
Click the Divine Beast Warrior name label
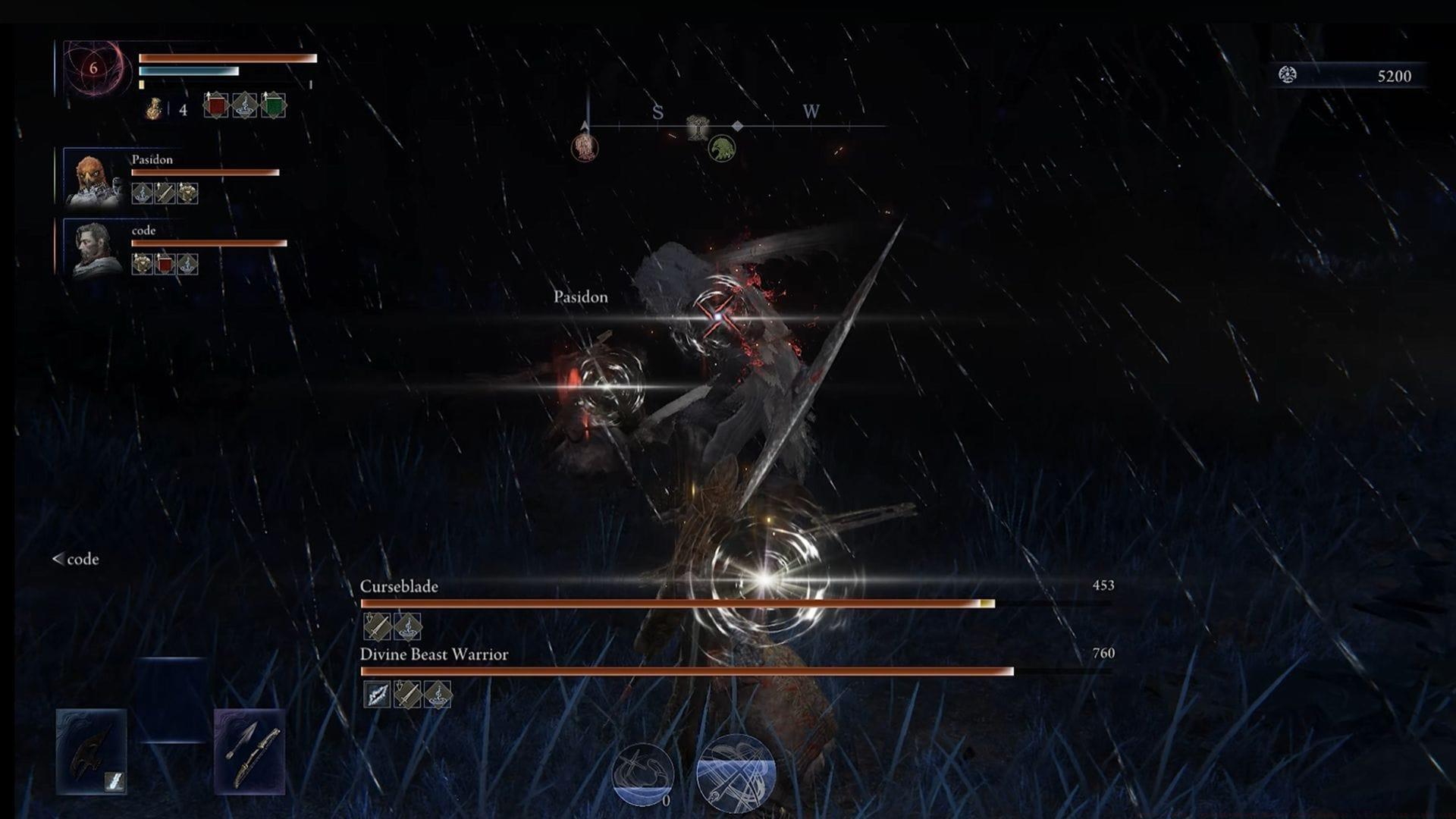point(432,654)
